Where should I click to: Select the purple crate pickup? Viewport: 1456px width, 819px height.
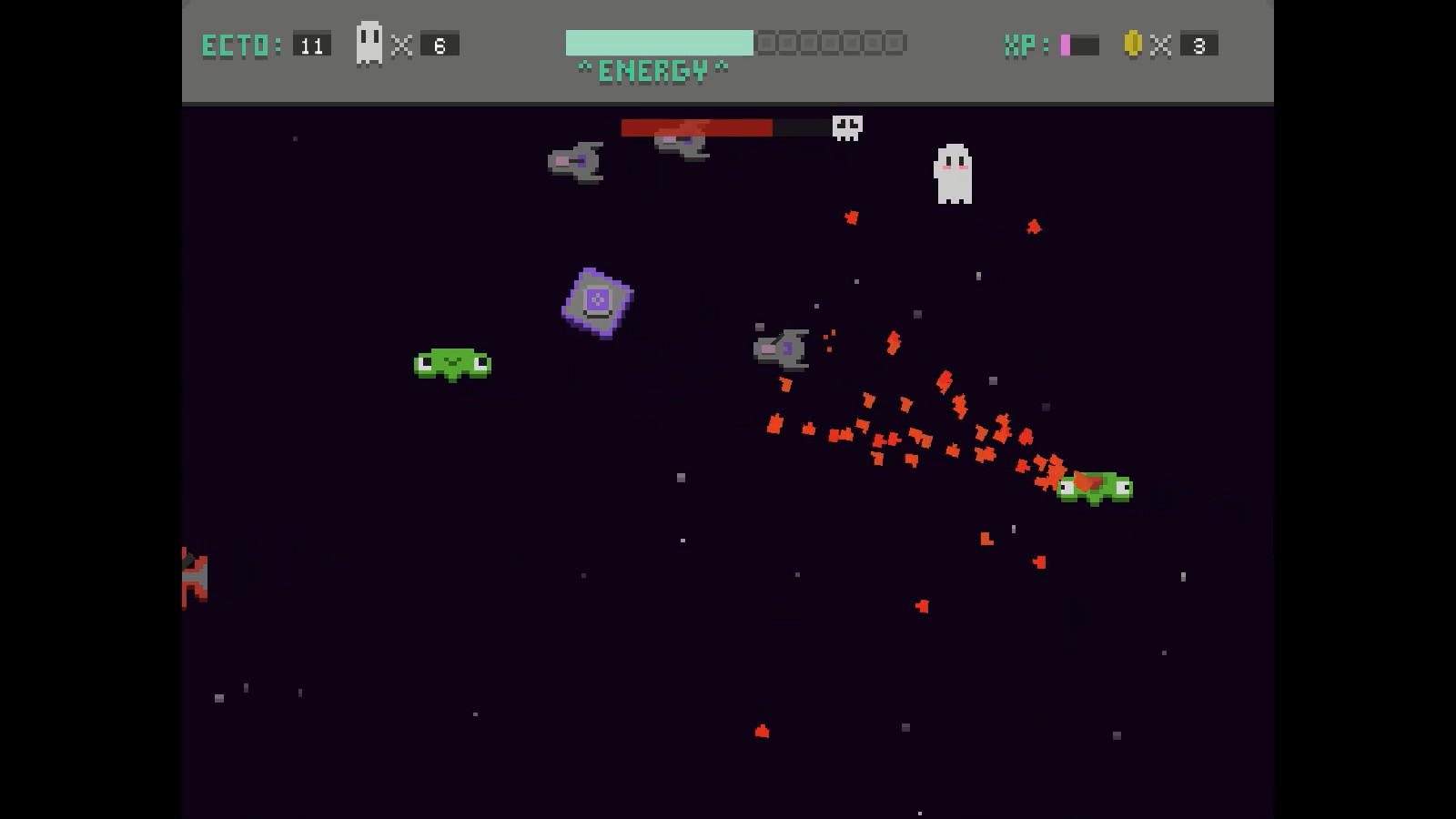(596, 302)
